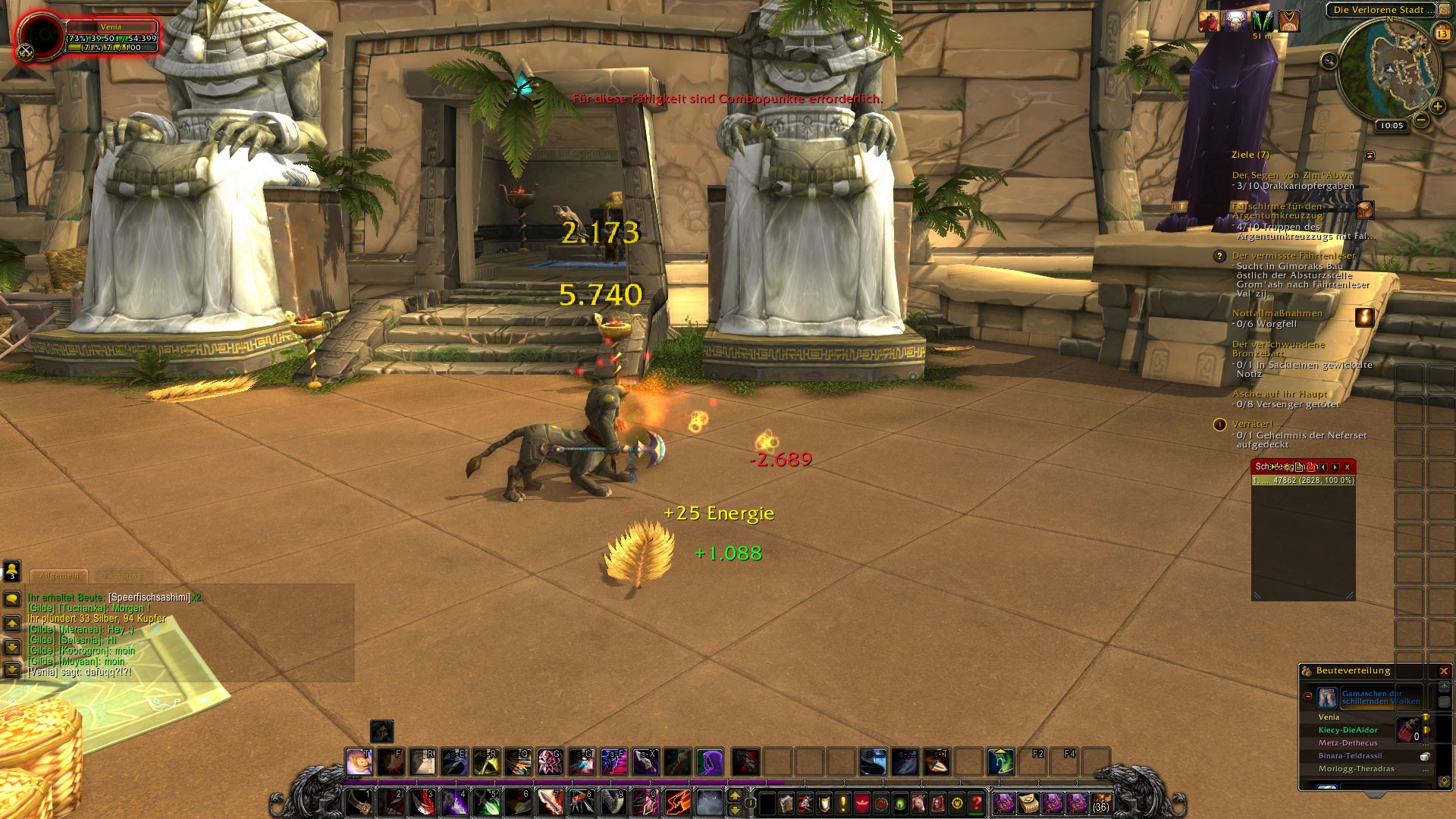Select the Allgemein chat tab

(x=59, y=576)
